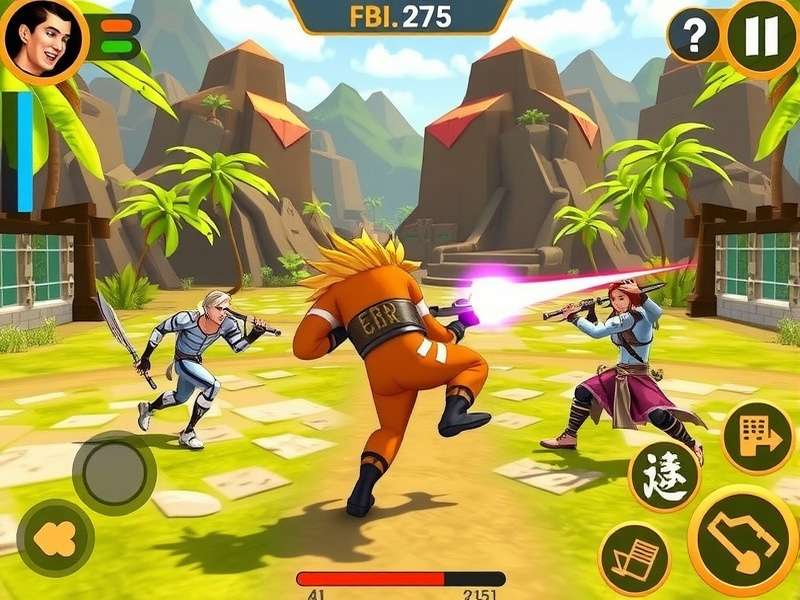Image resolution: width=800 pixels, height=600 pixels.
Task: Activate the white kanji symbol skill
Action: 664,476
